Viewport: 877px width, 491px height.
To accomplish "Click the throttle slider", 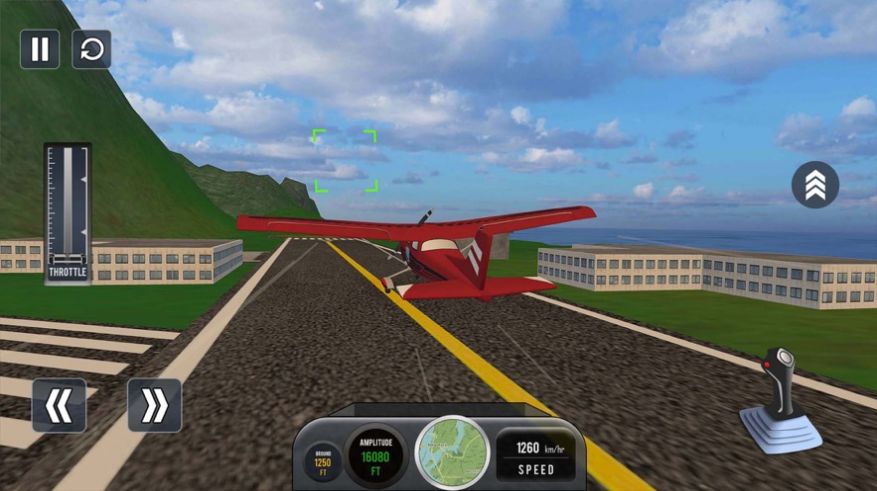I will [67, 207].
